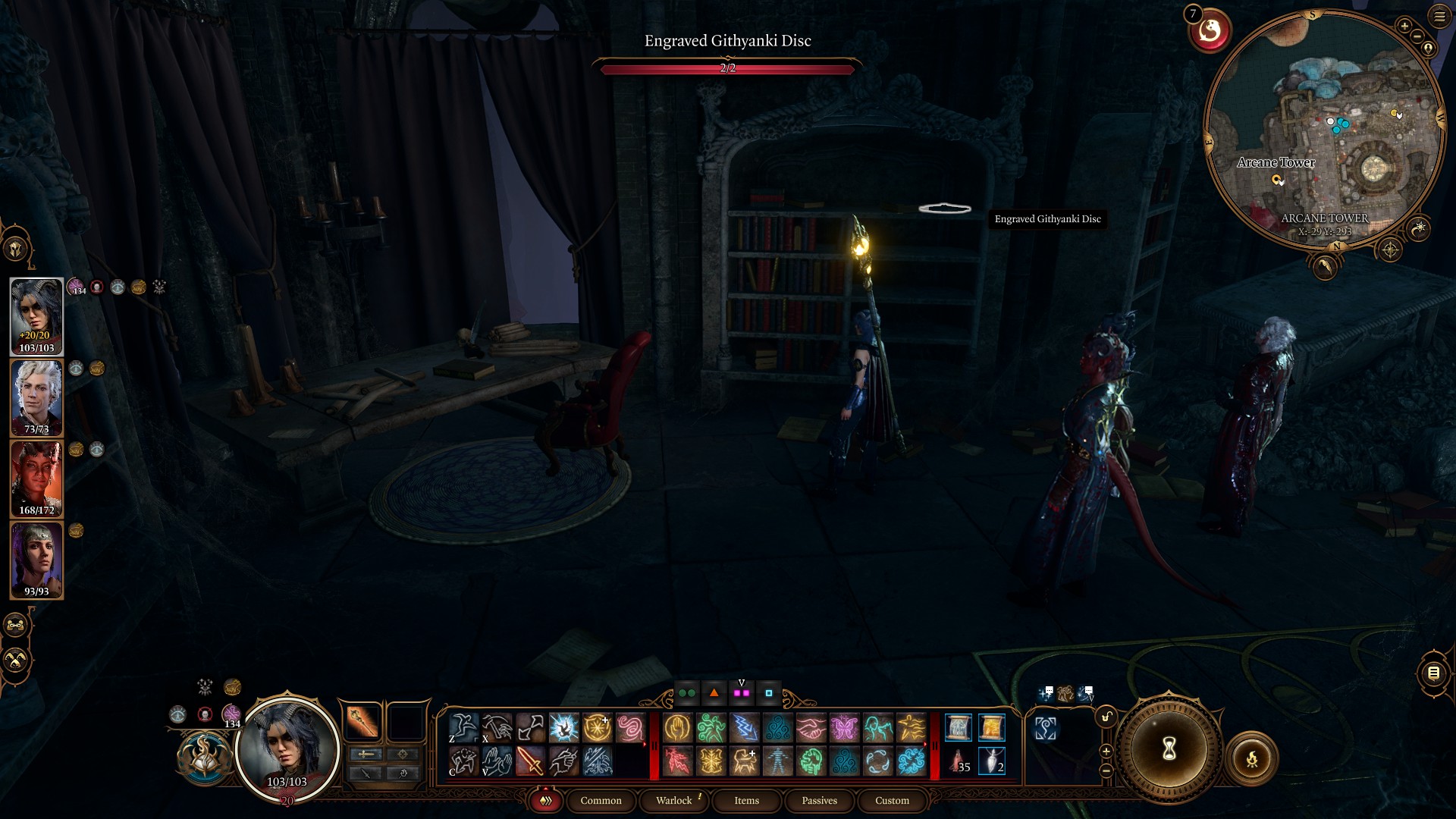Drink the healing potion in the item slot
Screen dimensions: 1456x819
958,761
